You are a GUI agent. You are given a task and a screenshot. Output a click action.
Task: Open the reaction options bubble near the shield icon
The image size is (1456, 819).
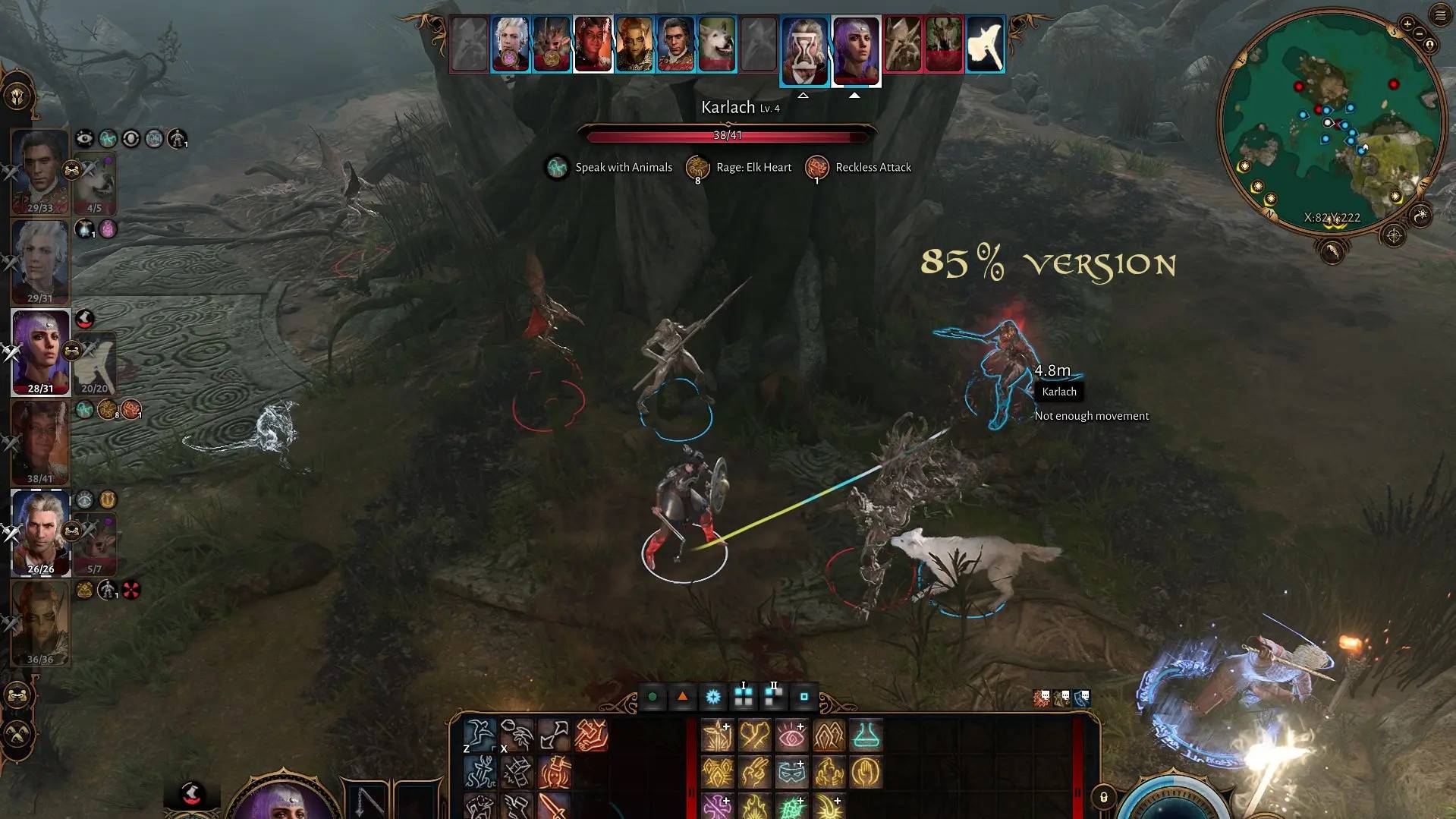(1086, 695)
